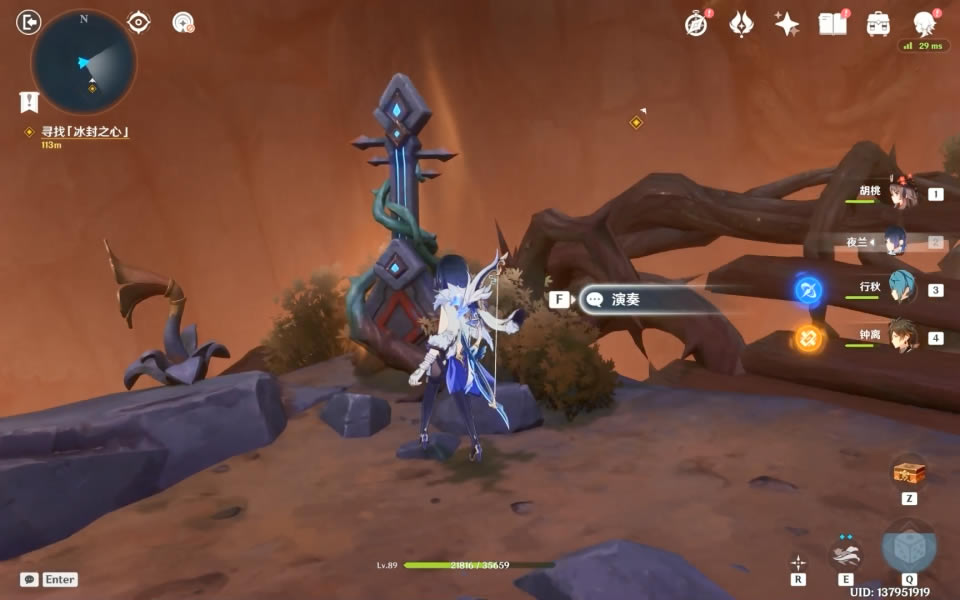Open the Wish four-pointed star icon

(787, 24)
